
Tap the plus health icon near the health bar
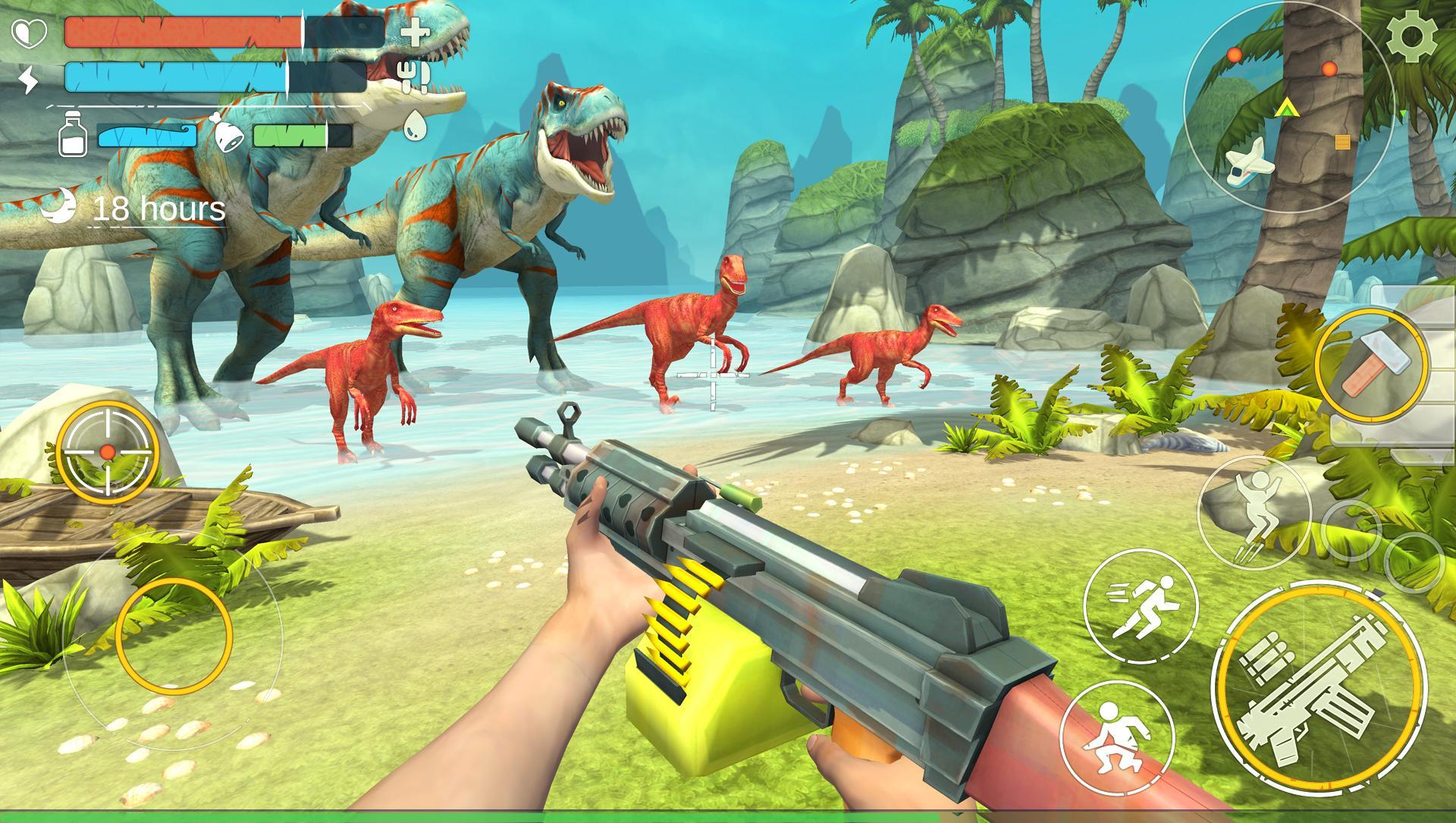pyautogui.click(x=414, y=33)
